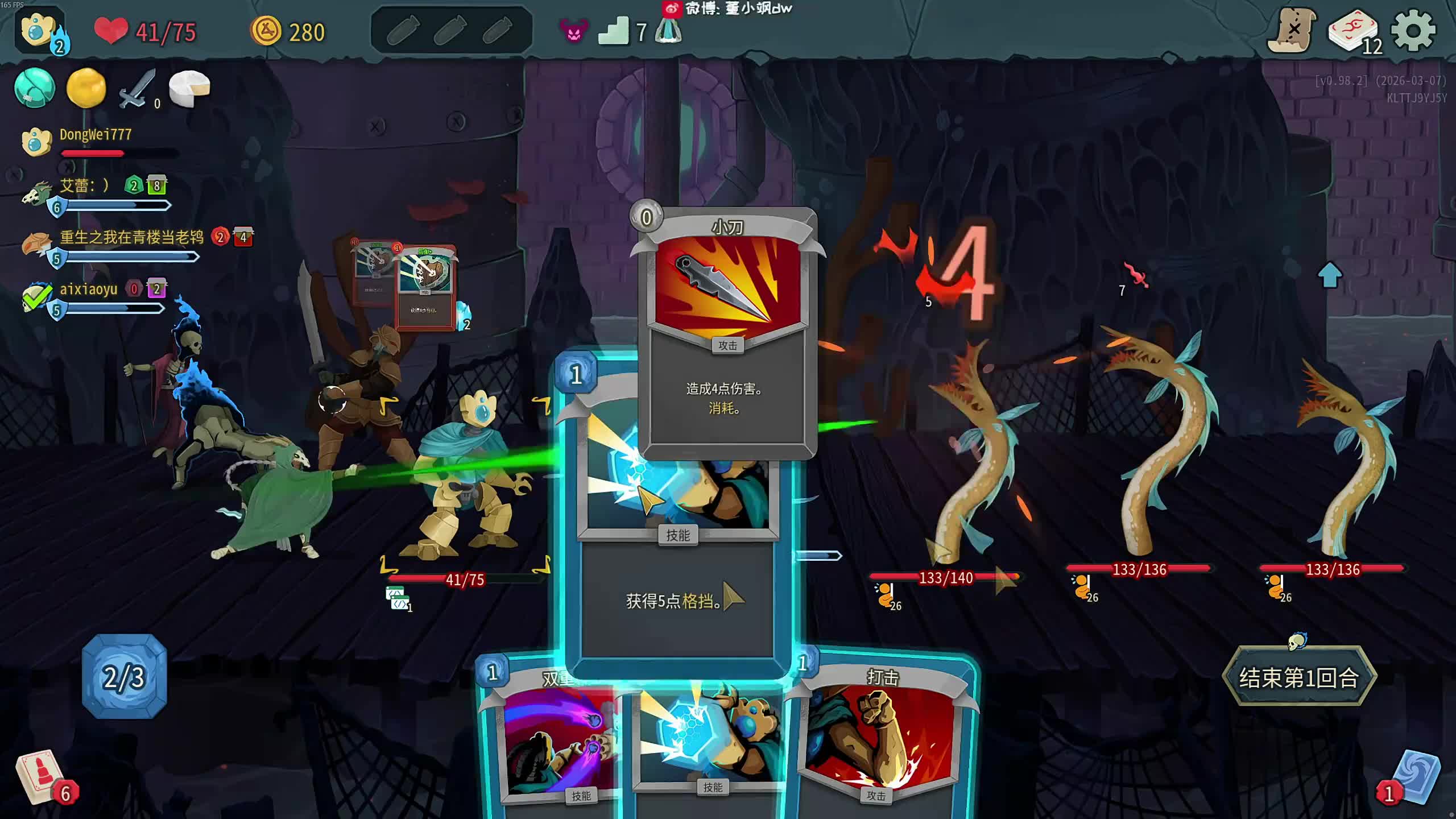The width and height of the screenshot is (1456, 819).
Task: Click the energy counter 2/3 orb
Action: tap(125, 677)
